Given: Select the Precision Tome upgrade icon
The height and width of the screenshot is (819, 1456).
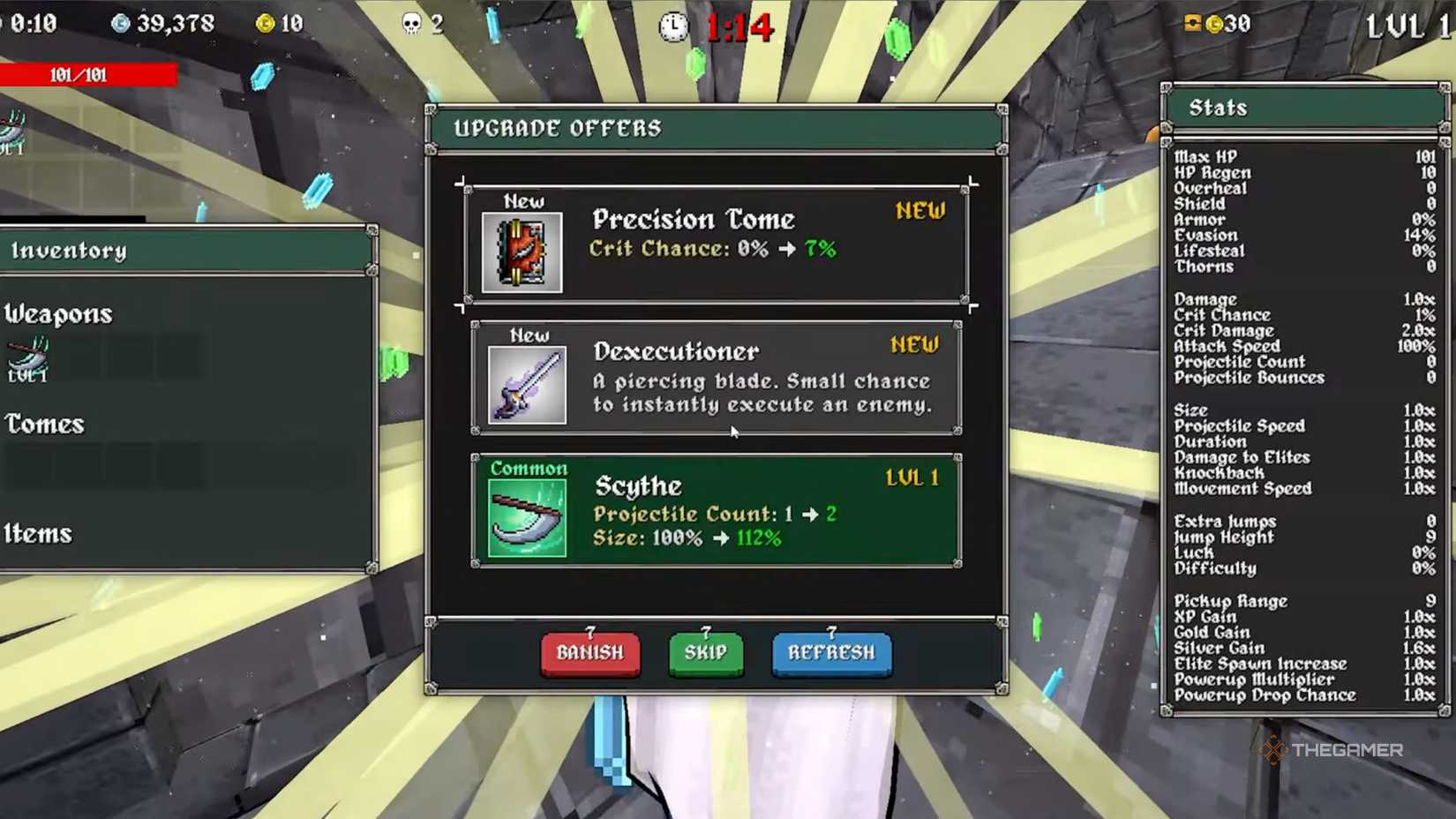Looking at the screenshot, I should click(522, 252).
